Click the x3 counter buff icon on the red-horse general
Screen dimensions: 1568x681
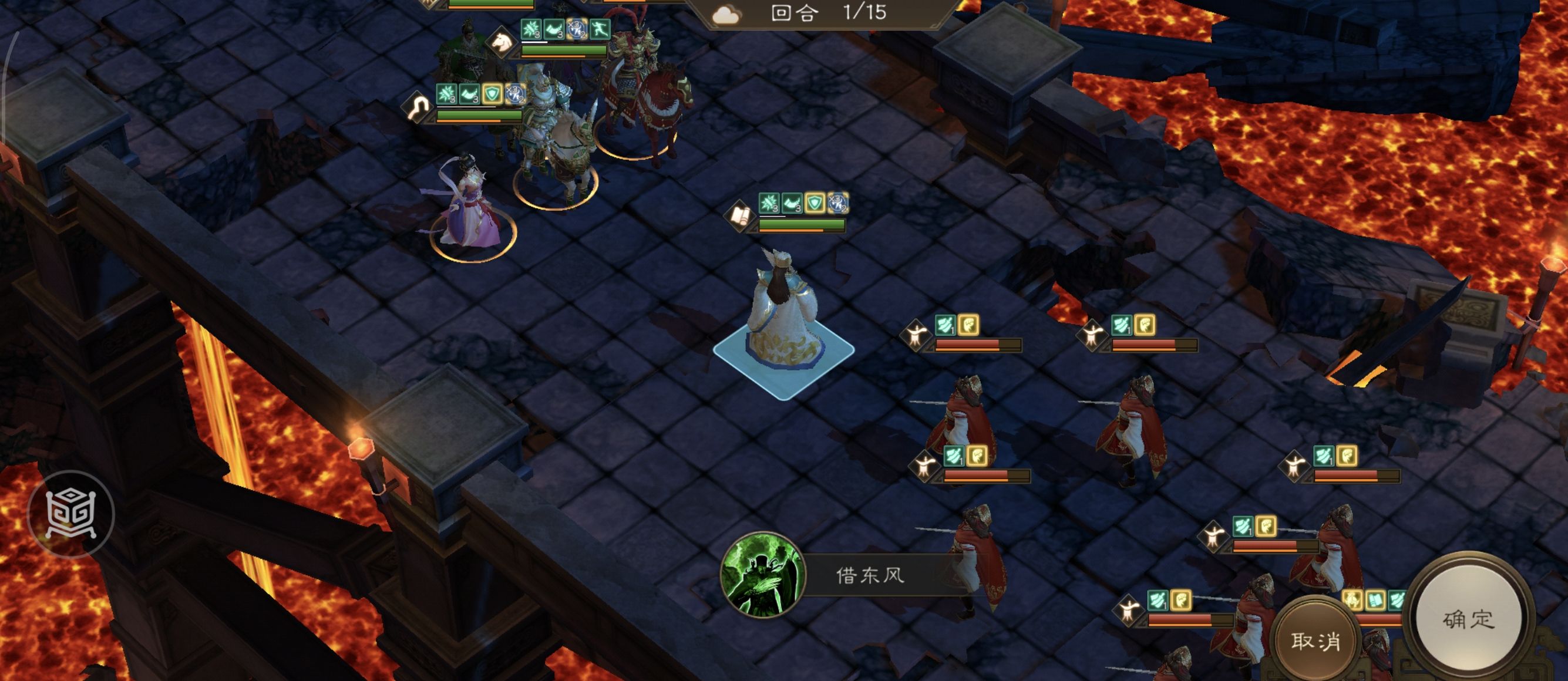tap(577, 29)
